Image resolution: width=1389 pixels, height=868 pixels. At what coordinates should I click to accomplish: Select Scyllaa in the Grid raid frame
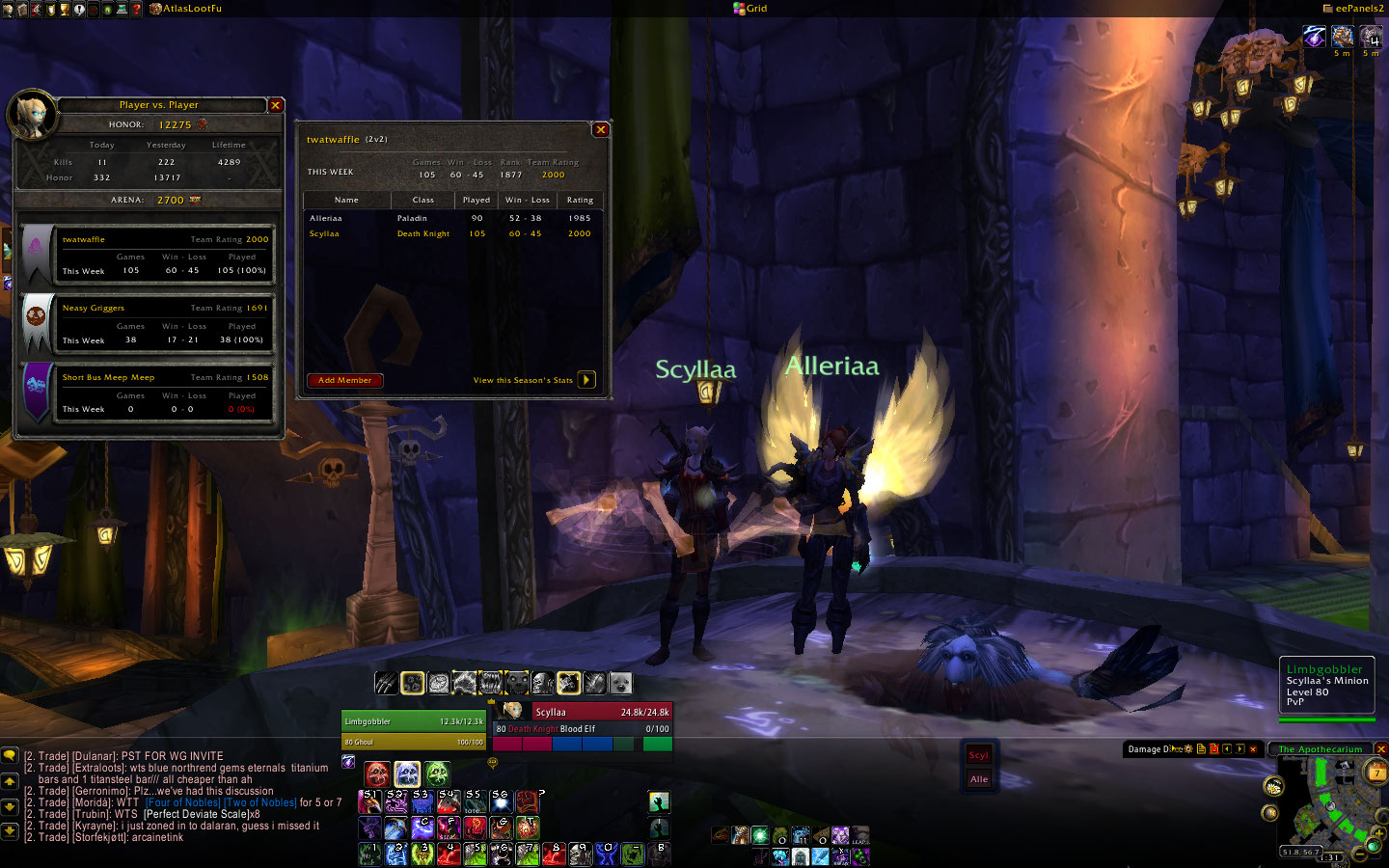pyautogui.click(x=979, y=755)
